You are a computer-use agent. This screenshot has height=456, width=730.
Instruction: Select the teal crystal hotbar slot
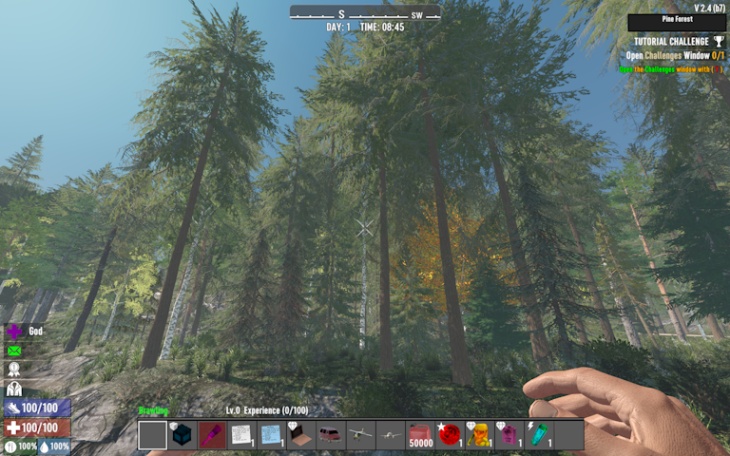539,435
